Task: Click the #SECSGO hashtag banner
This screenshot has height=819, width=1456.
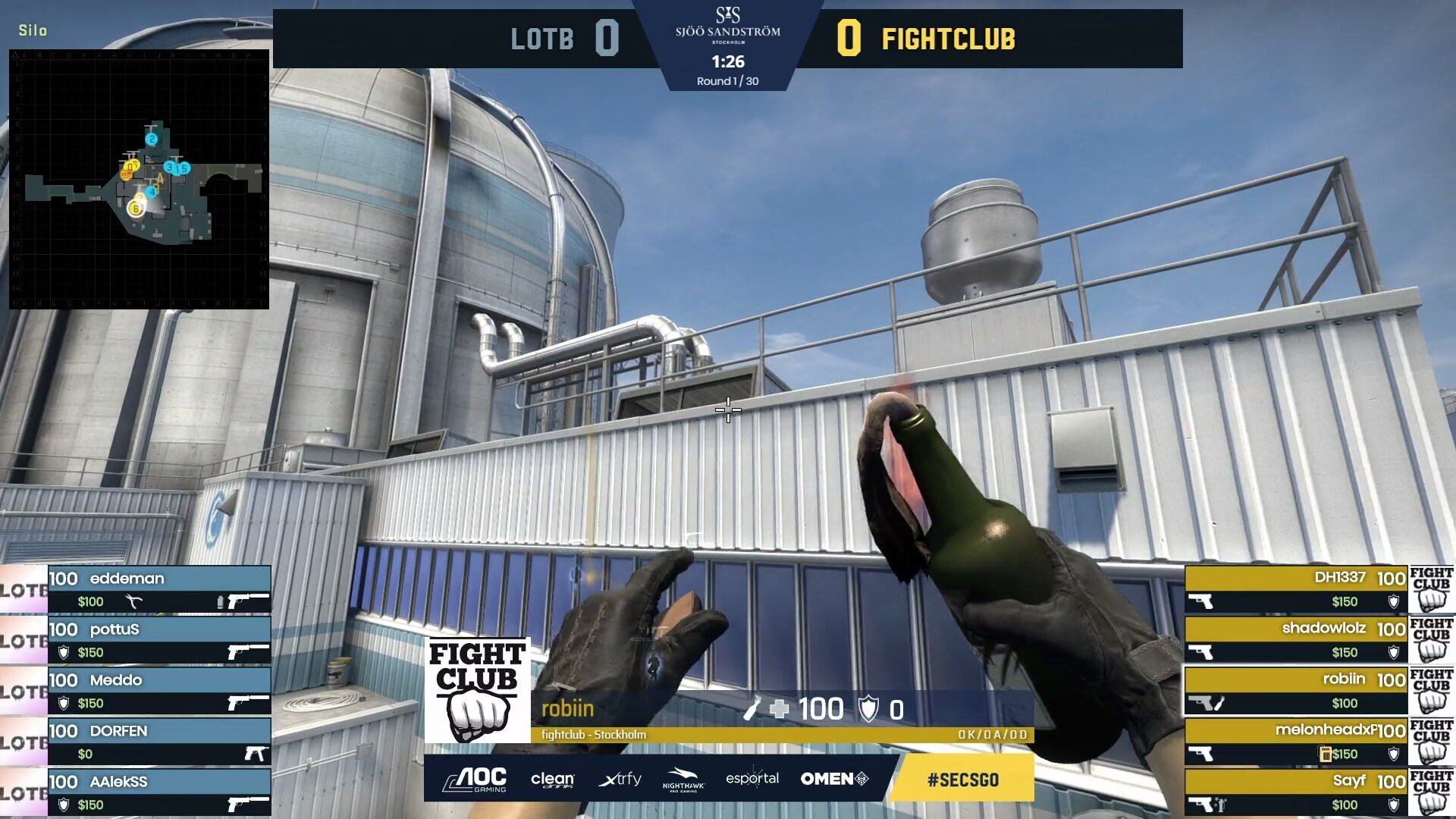Action: (x=963, y=780)
